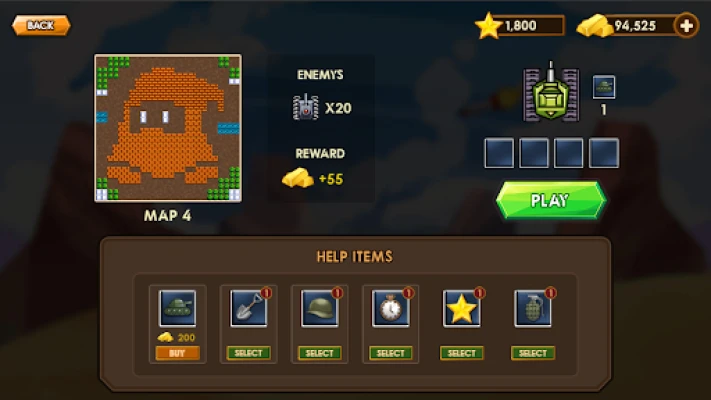Image resolution: width=711 pixels, height=400 pixels.
Task: Tap the shovel item icon
Action: click(248, 309)
